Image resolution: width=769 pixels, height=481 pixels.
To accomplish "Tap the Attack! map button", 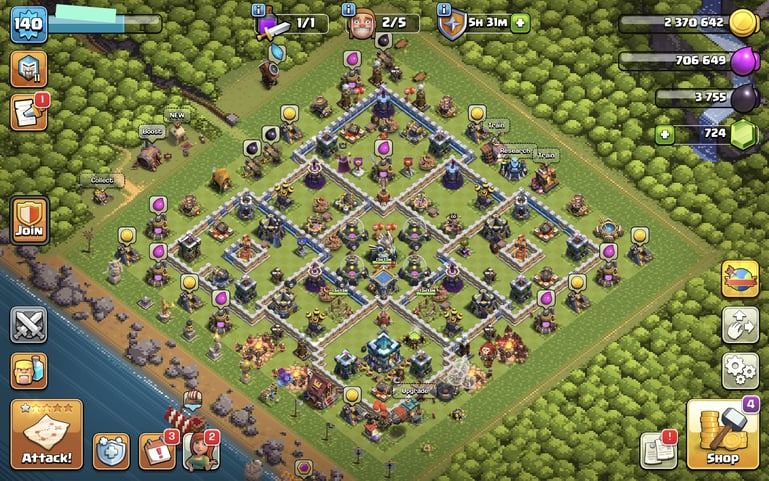I will (46, 434).
